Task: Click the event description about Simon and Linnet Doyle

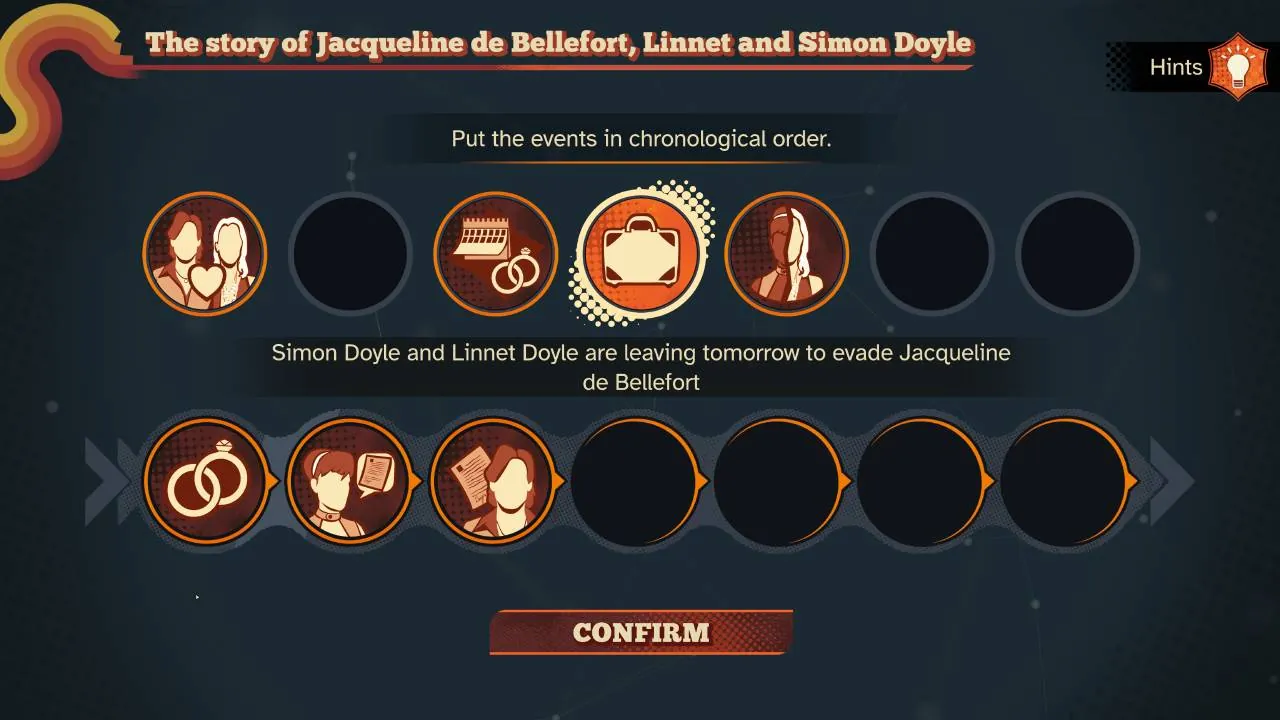Action: (640, 366)
